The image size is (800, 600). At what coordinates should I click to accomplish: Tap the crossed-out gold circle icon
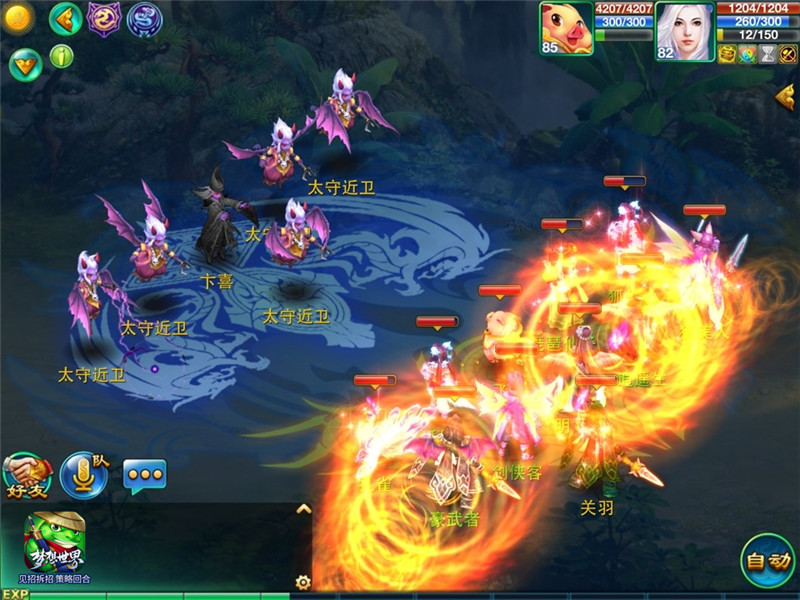789,54
